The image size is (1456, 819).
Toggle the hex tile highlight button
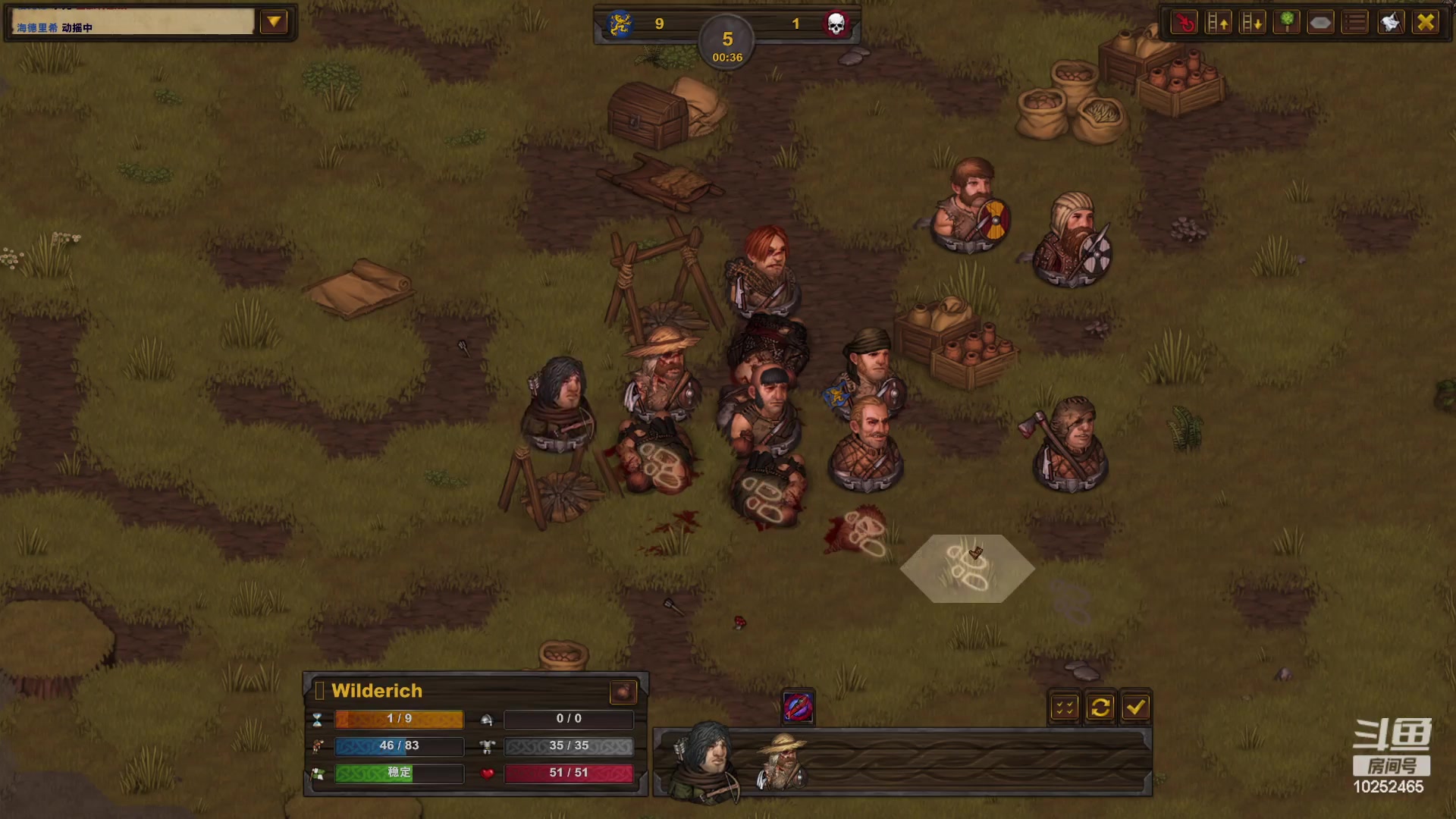pos(1320,23)
